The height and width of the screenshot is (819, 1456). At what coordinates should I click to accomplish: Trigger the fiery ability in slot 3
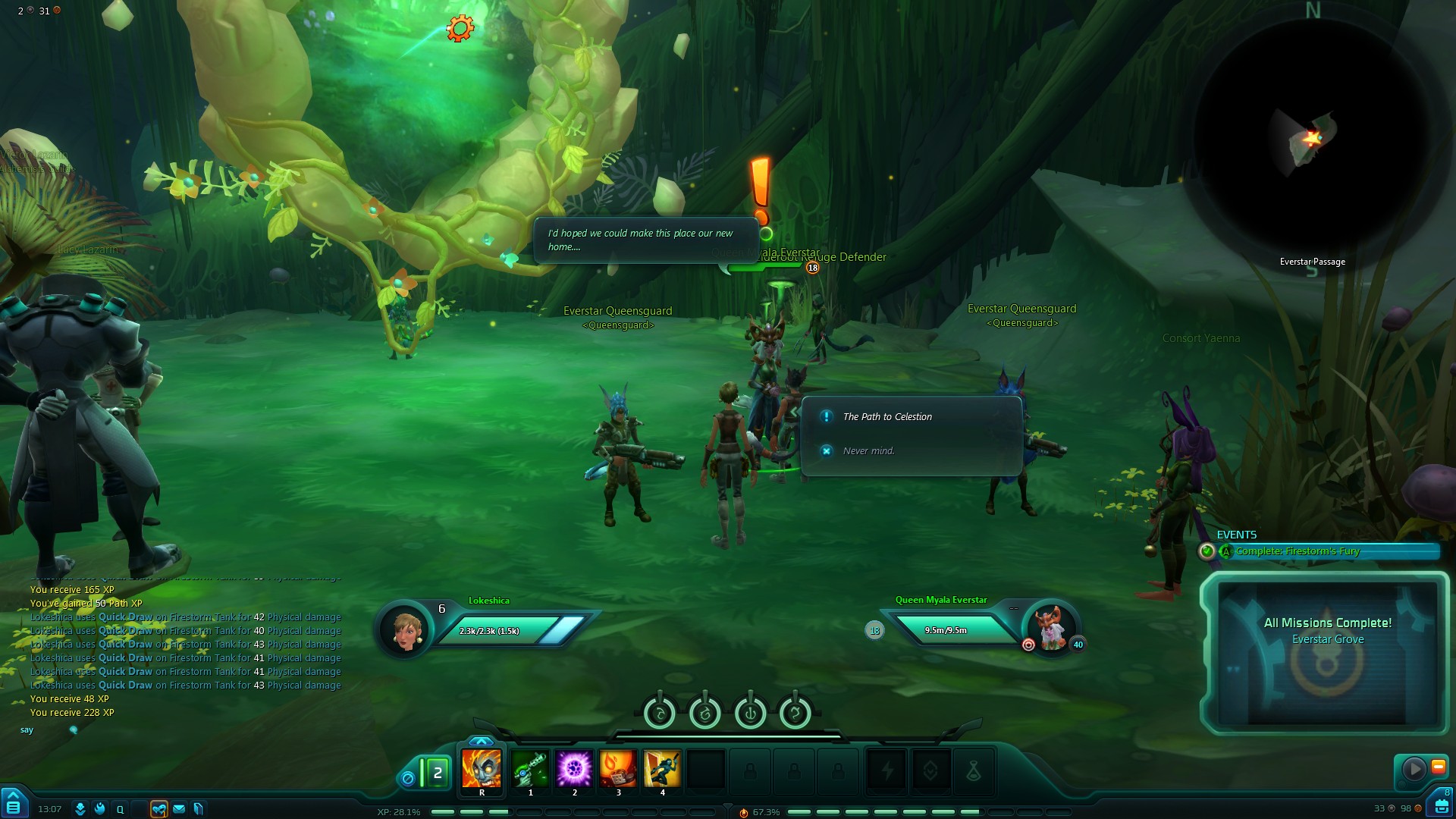click(x=618, y=768)
